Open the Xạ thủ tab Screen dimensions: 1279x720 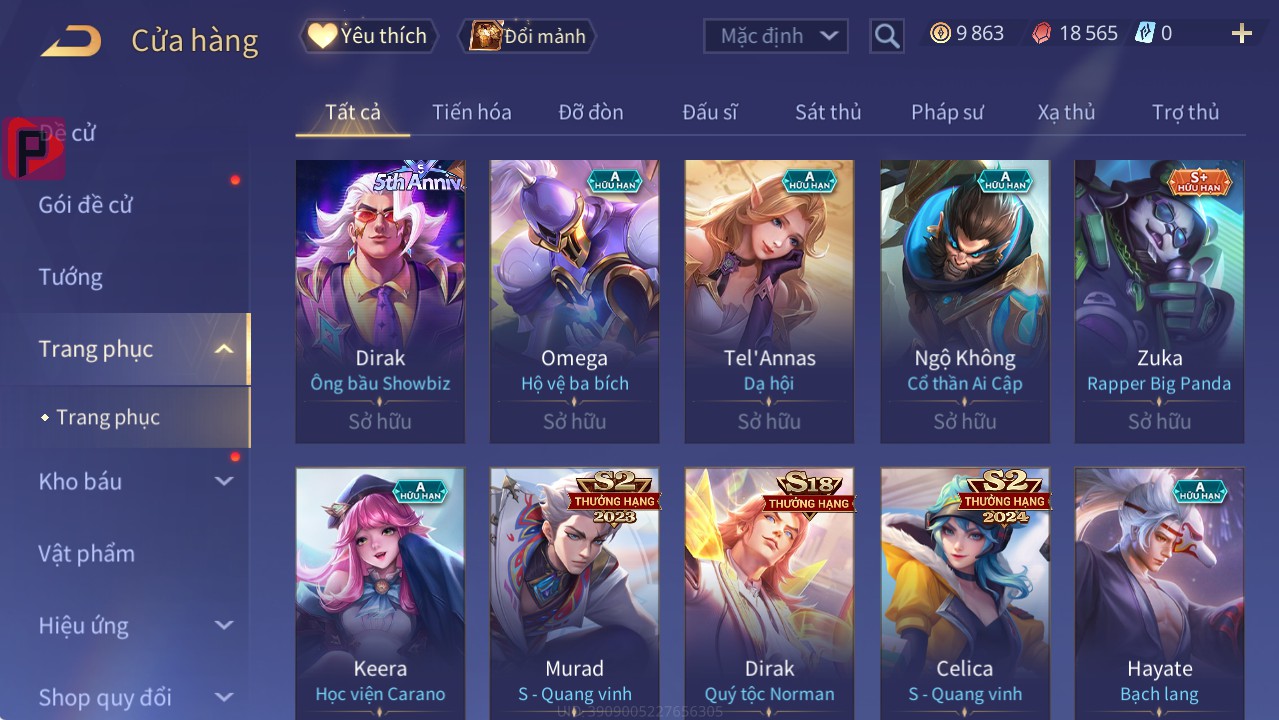(1066, 112)
